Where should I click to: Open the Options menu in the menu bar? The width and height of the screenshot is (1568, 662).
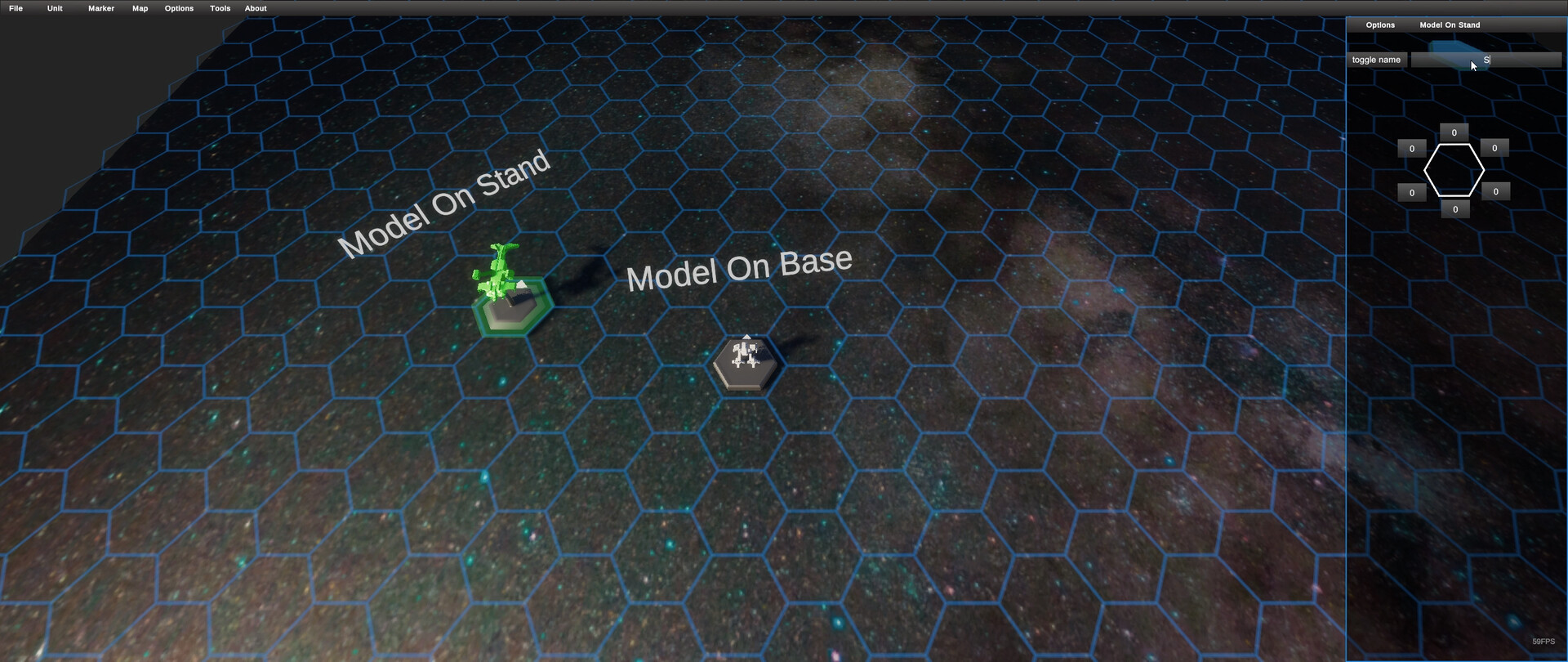pos(178,8)
